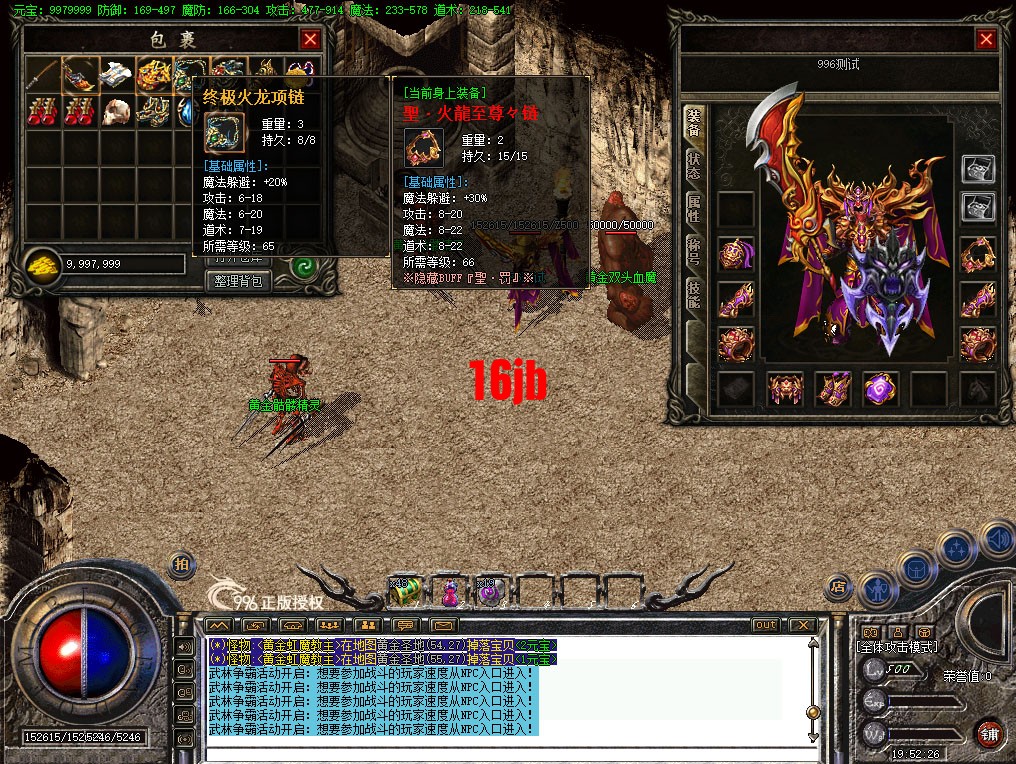
Task: Open the 铺 shop button
Action: [x=989, y=733]
